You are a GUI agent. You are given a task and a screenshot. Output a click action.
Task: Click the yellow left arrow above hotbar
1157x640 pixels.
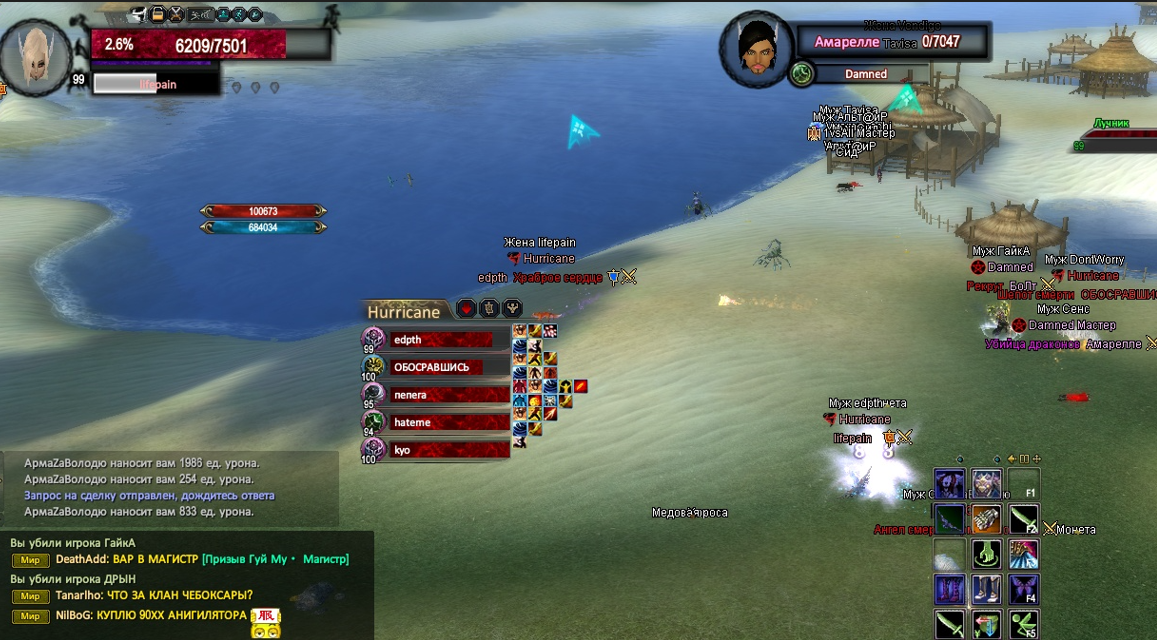pyautogui.click(x=1011, y=459)
